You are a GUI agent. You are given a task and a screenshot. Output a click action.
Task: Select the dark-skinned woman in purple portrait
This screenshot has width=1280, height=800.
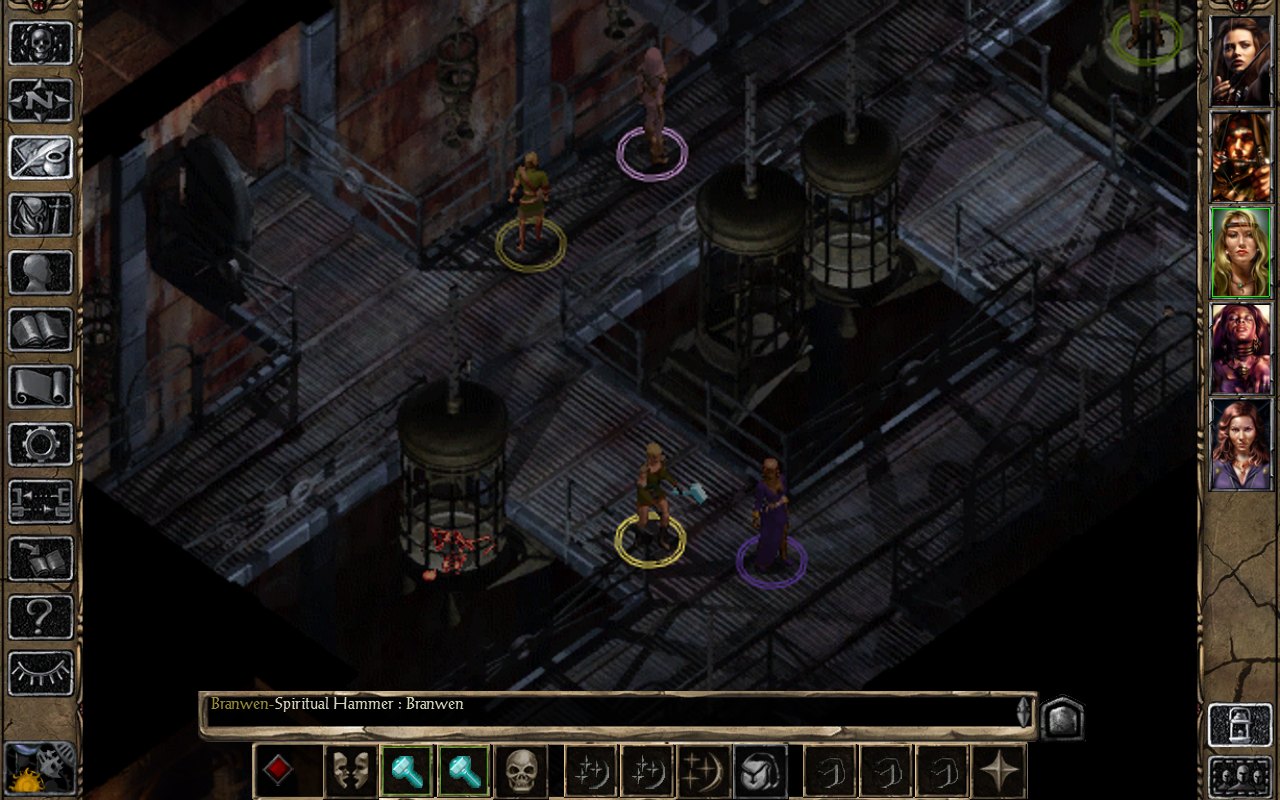point(1240,348)
